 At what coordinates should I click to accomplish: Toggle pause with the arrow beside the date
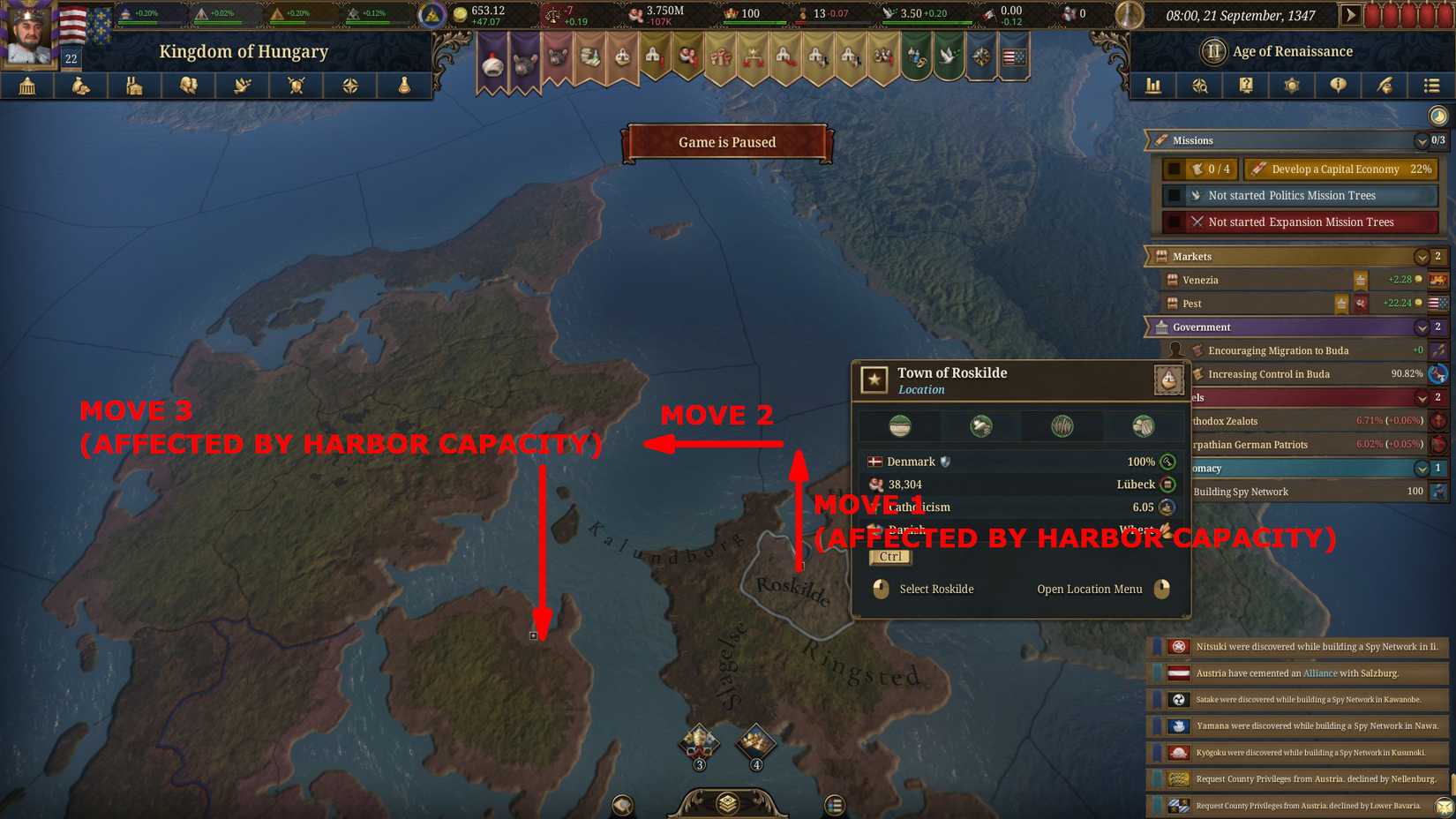tap(1350, 14)
